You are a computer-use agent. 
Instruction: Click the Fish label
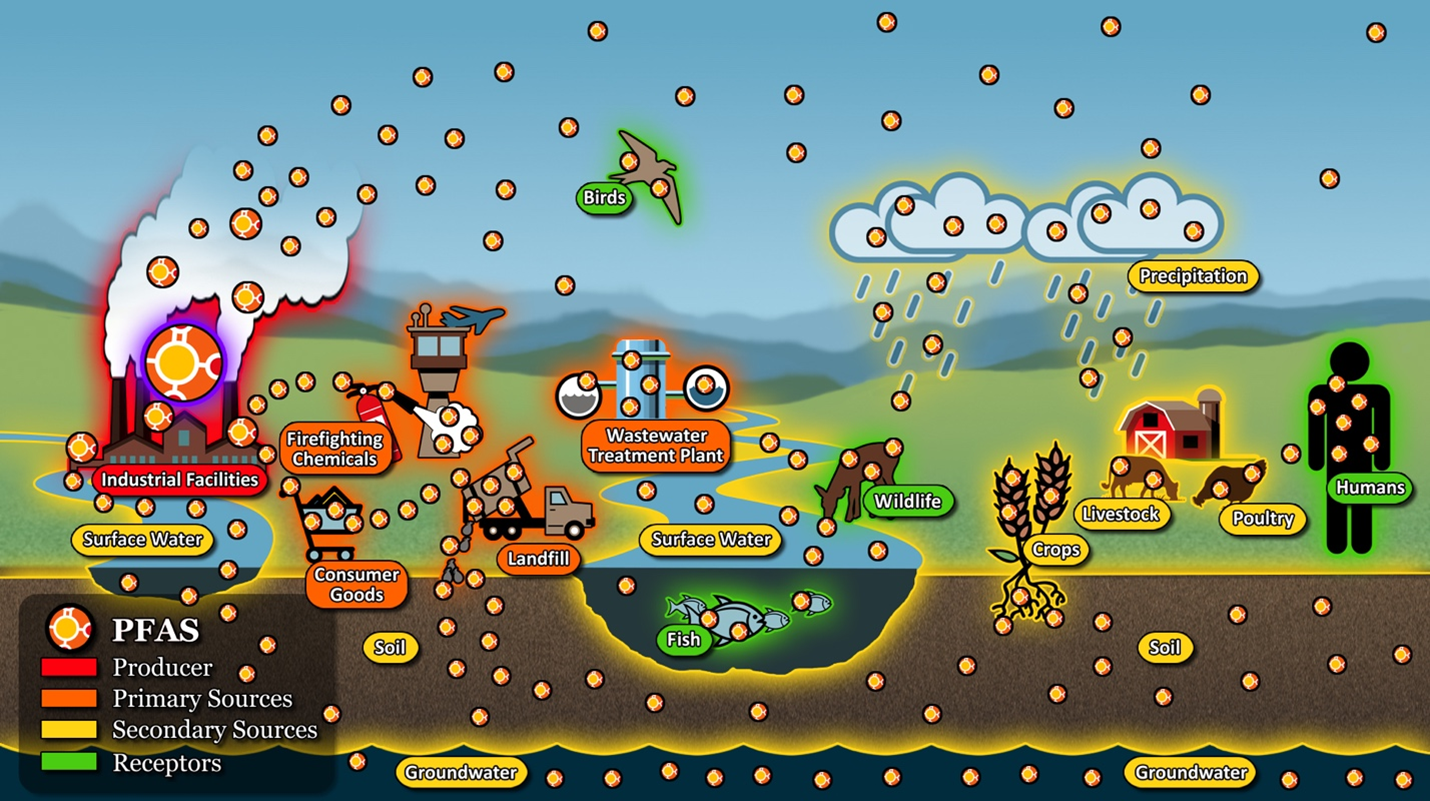(x=684, y=639)
